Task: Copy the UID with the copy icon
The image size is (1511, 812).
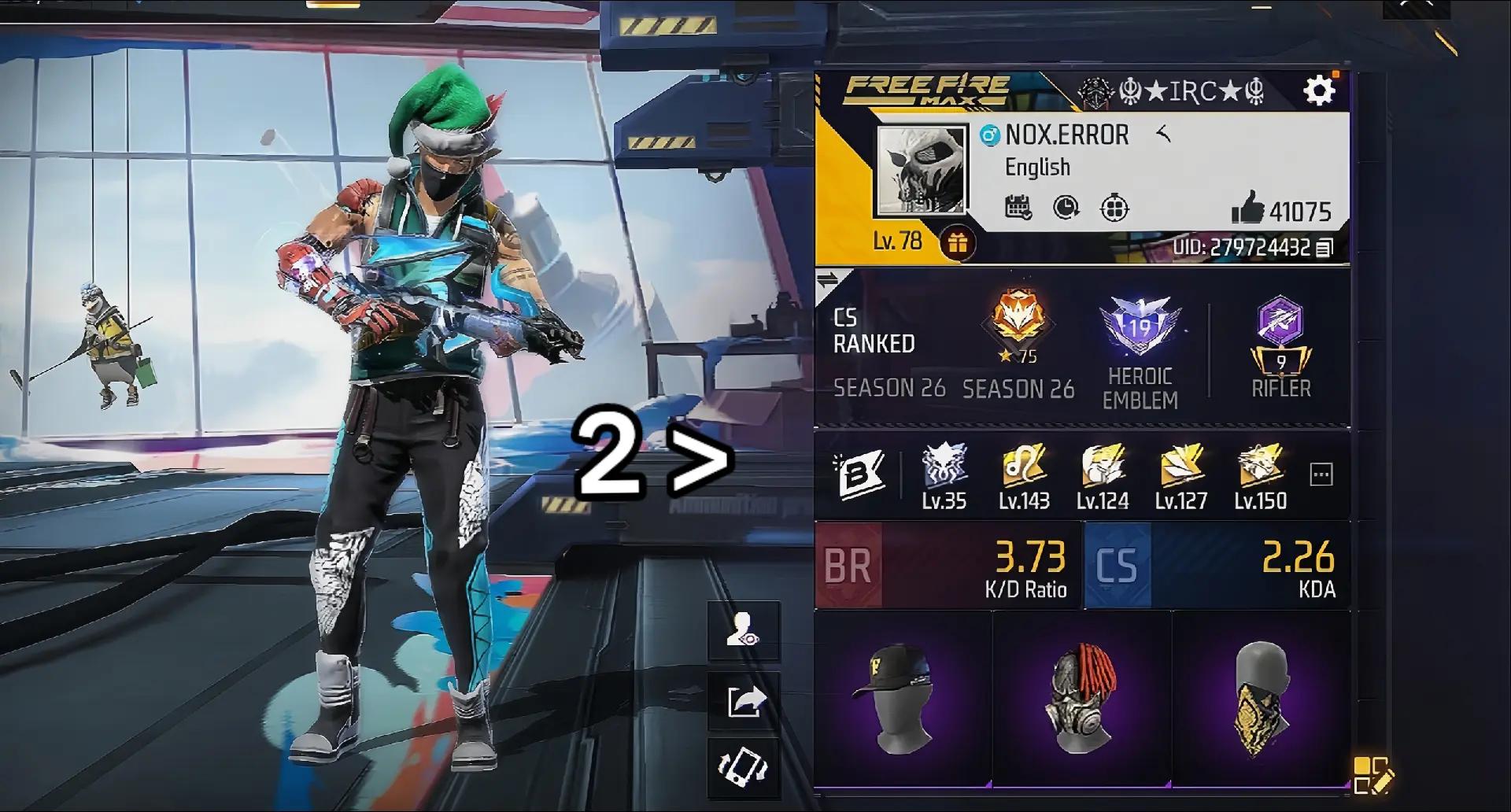Action: 1324,248
